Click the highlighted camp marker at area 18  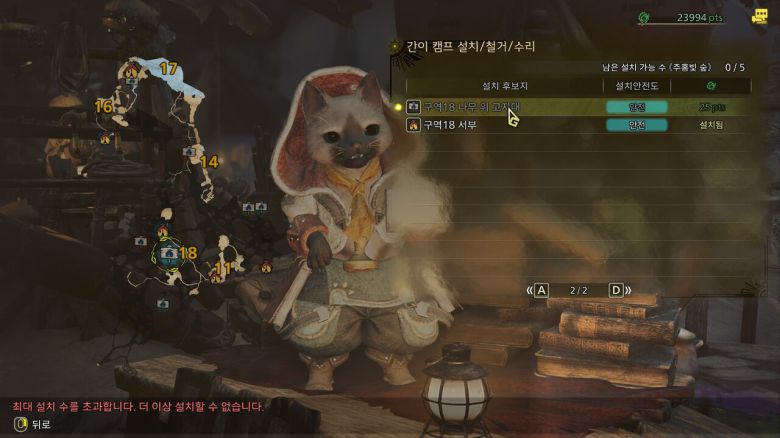pyautogui.click(x=167, y=253)
